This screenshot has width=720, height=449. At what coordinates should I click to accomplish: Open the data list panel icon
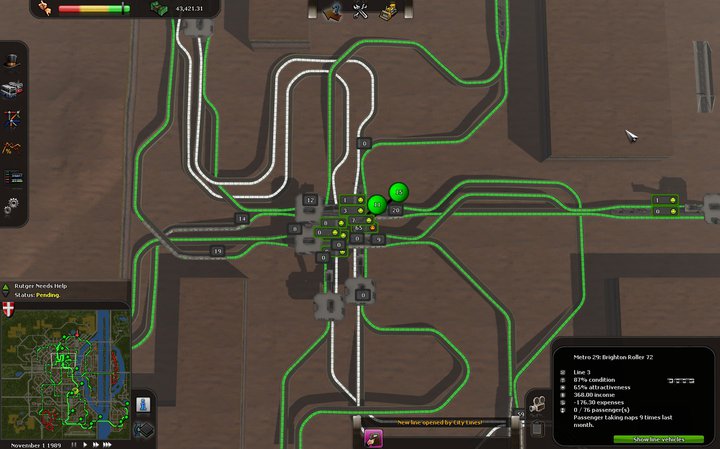14,179
